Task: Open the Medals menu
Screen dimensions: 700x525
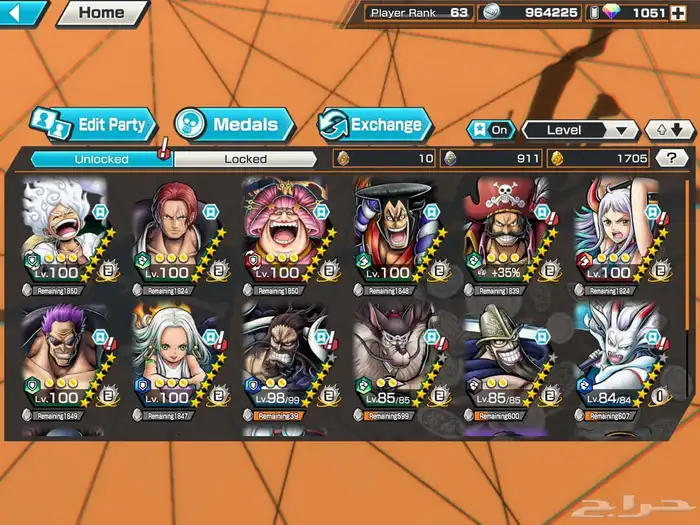Action: click(x=233, y=125)
